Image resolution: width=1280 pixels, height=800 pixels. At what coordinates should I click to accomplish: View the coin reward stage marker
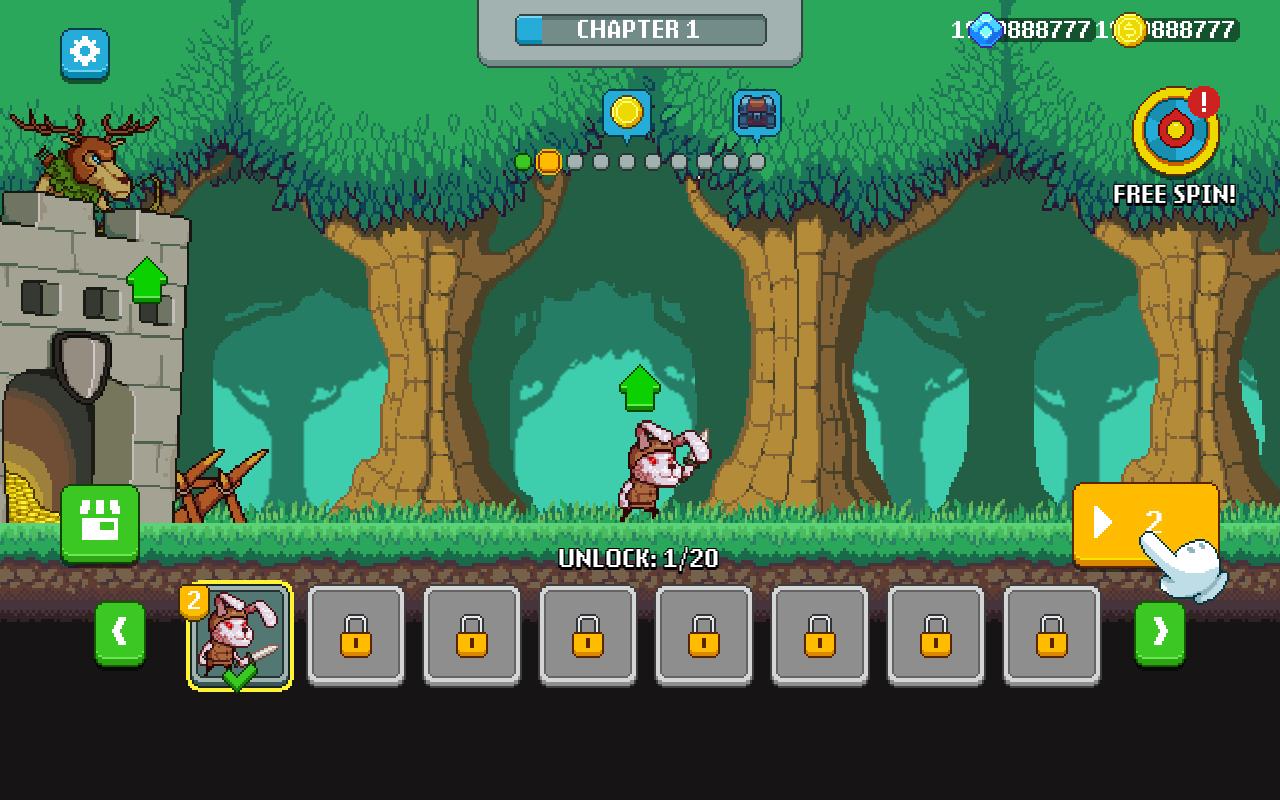(627, 114)
